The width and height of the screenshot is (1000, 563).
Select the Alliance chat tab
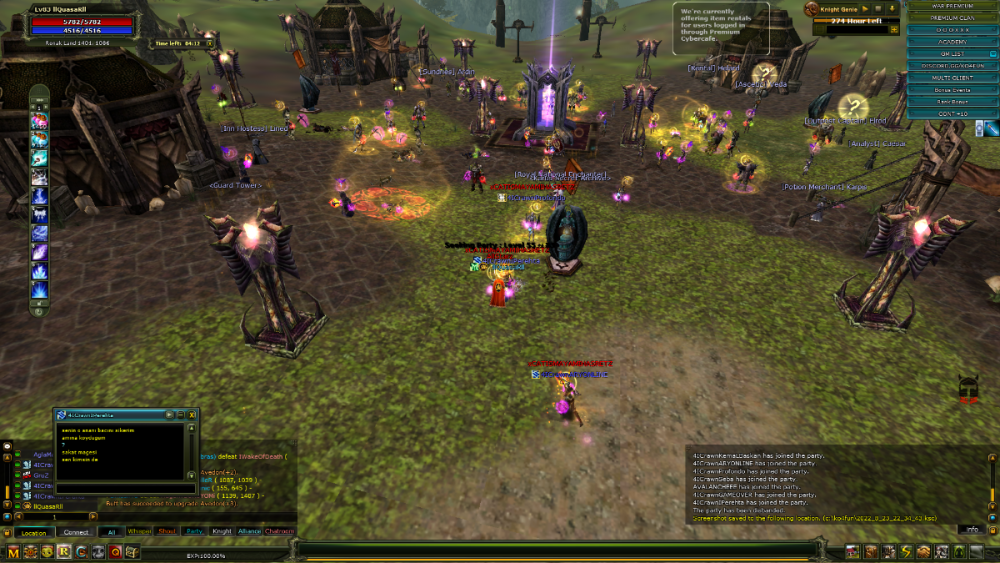click(250, 532)
